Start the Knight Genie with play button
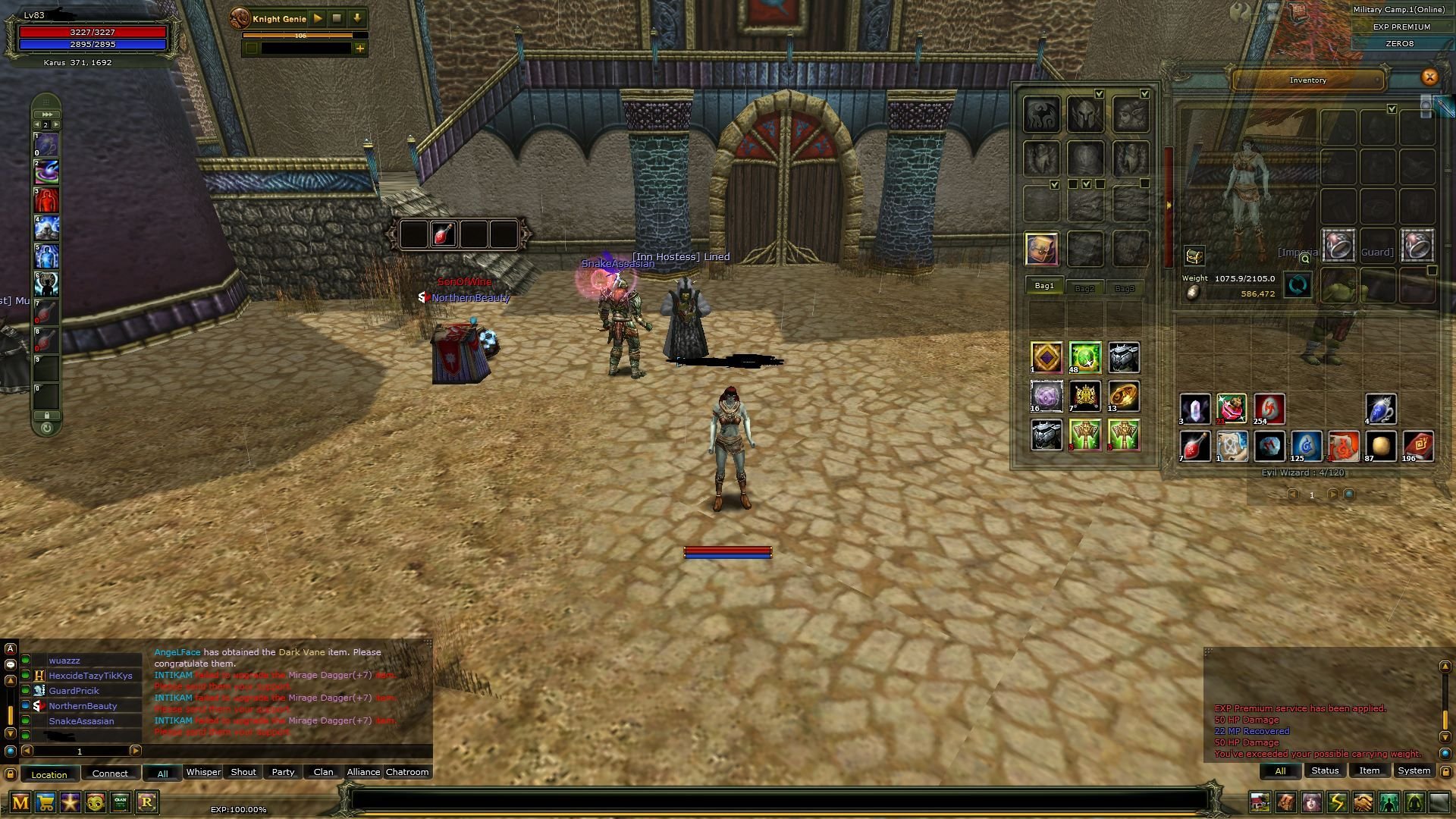The image size is (1456, 819). click(x=318, y=18)
